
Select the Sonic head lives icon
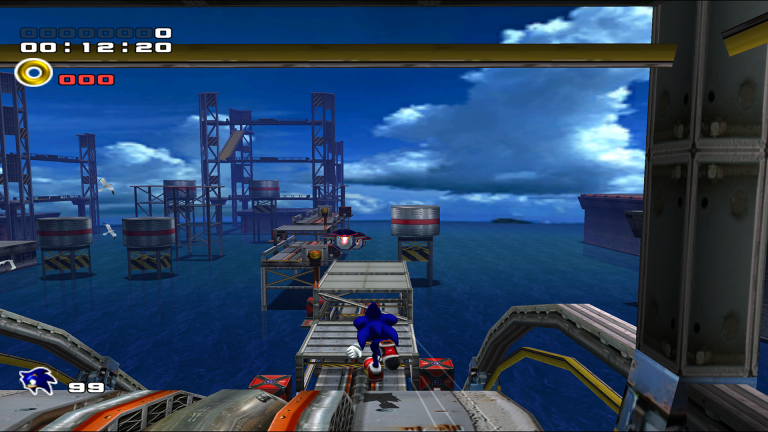click(x=38, y=380)
